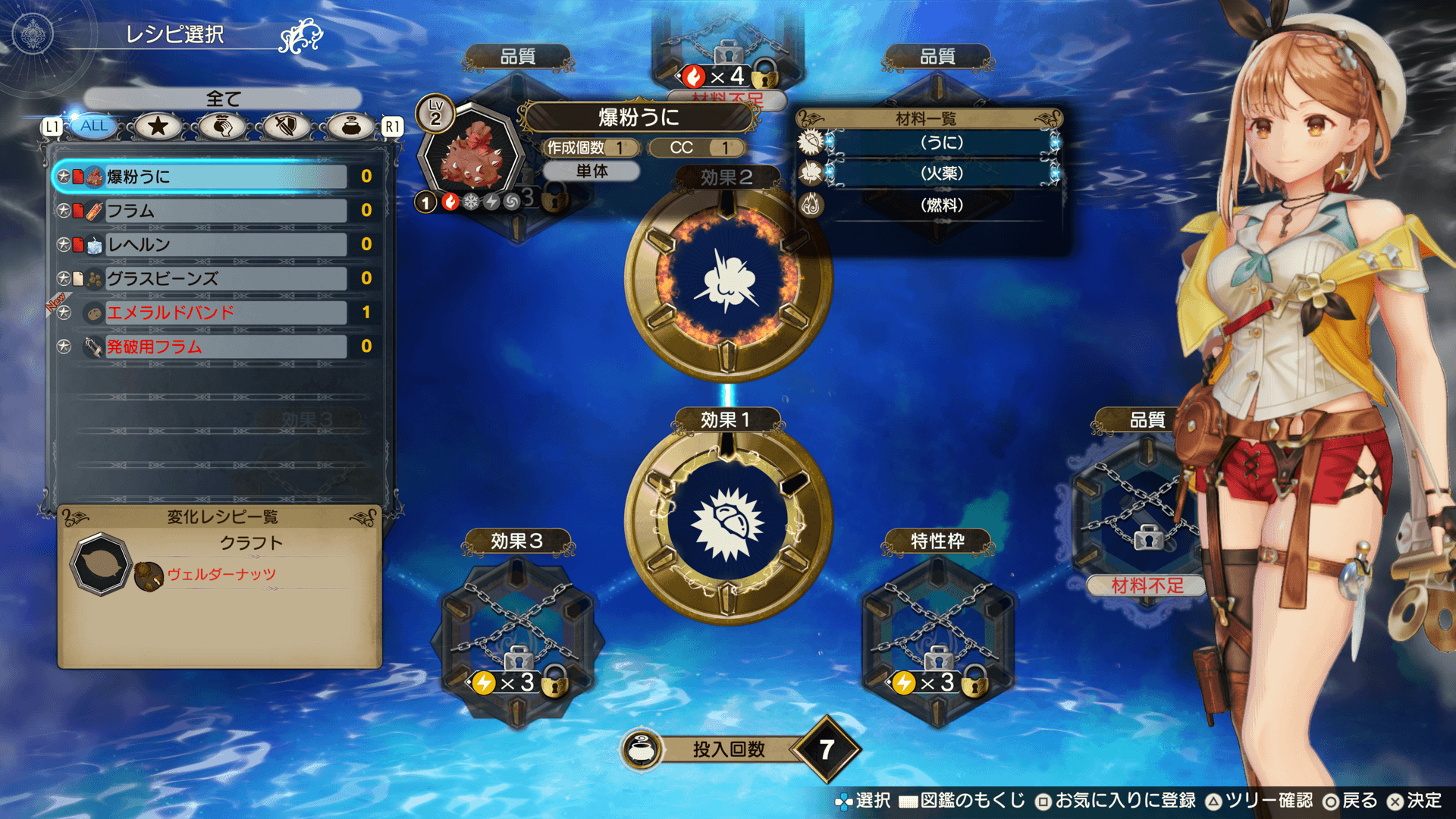Choose the (燃料) material entry
This screenshot has width=1456, height=819.
pos(941,206)
